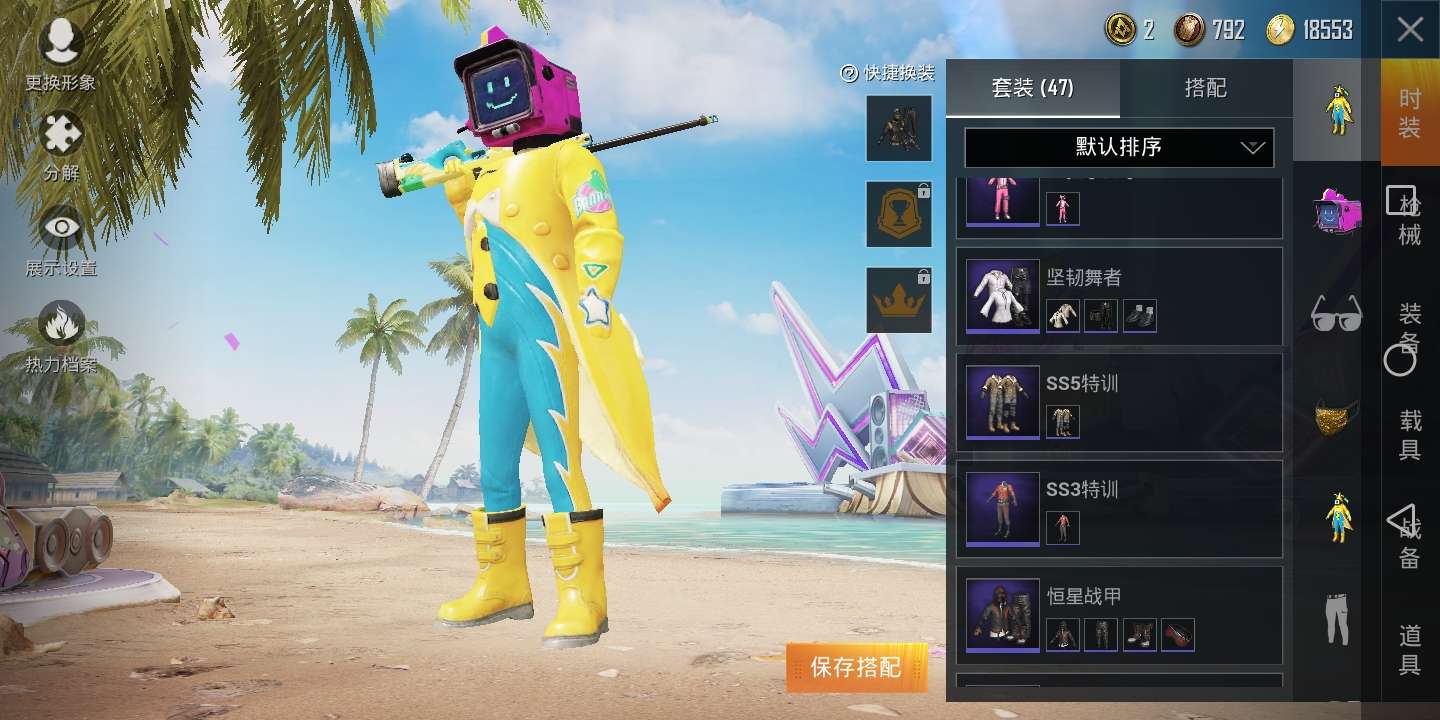Open 展示设置 display settings
Screen dimensions: 1440x720
[x=60, y=240]
